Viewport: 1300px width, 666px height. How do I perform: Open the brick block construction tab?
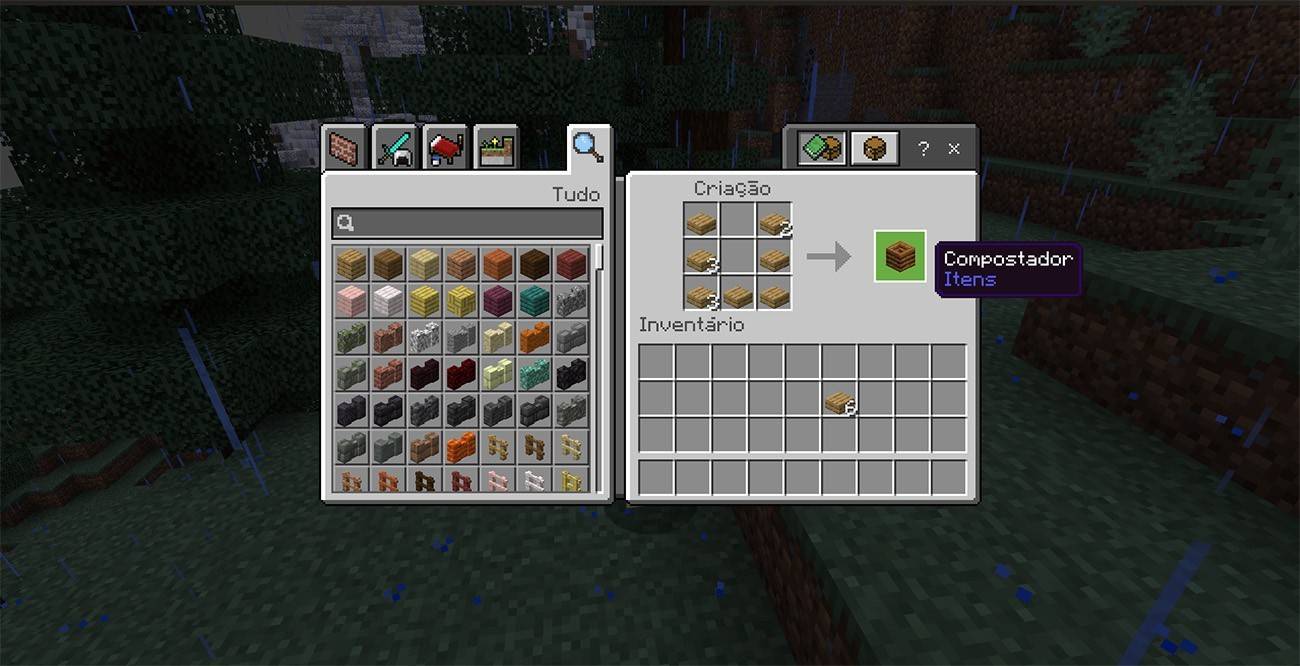tap(346, 149)
